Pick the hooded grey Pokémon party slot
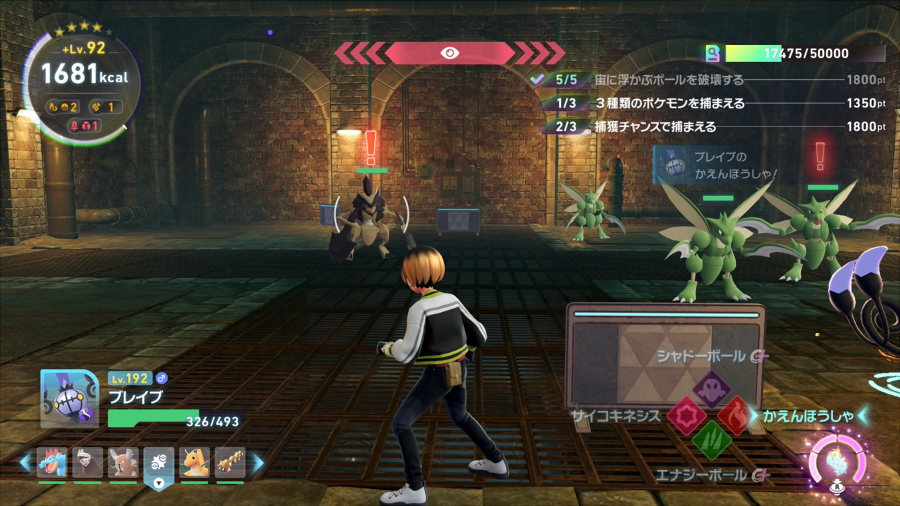The image size is (900, 506). pyautogui.click(x=88, y=462)
